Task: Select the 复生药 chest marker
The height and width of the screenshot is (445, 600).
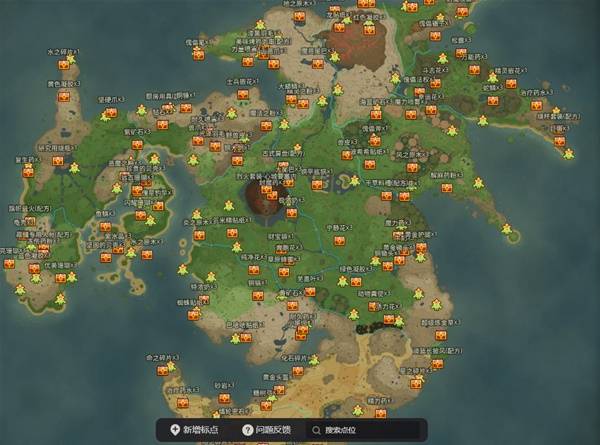Action: click(28, 171)
